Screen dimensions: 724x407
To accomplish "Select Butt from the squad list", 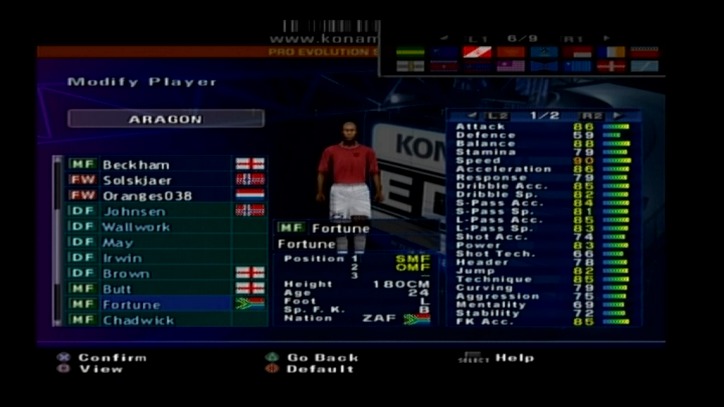I will coord(150,288).
